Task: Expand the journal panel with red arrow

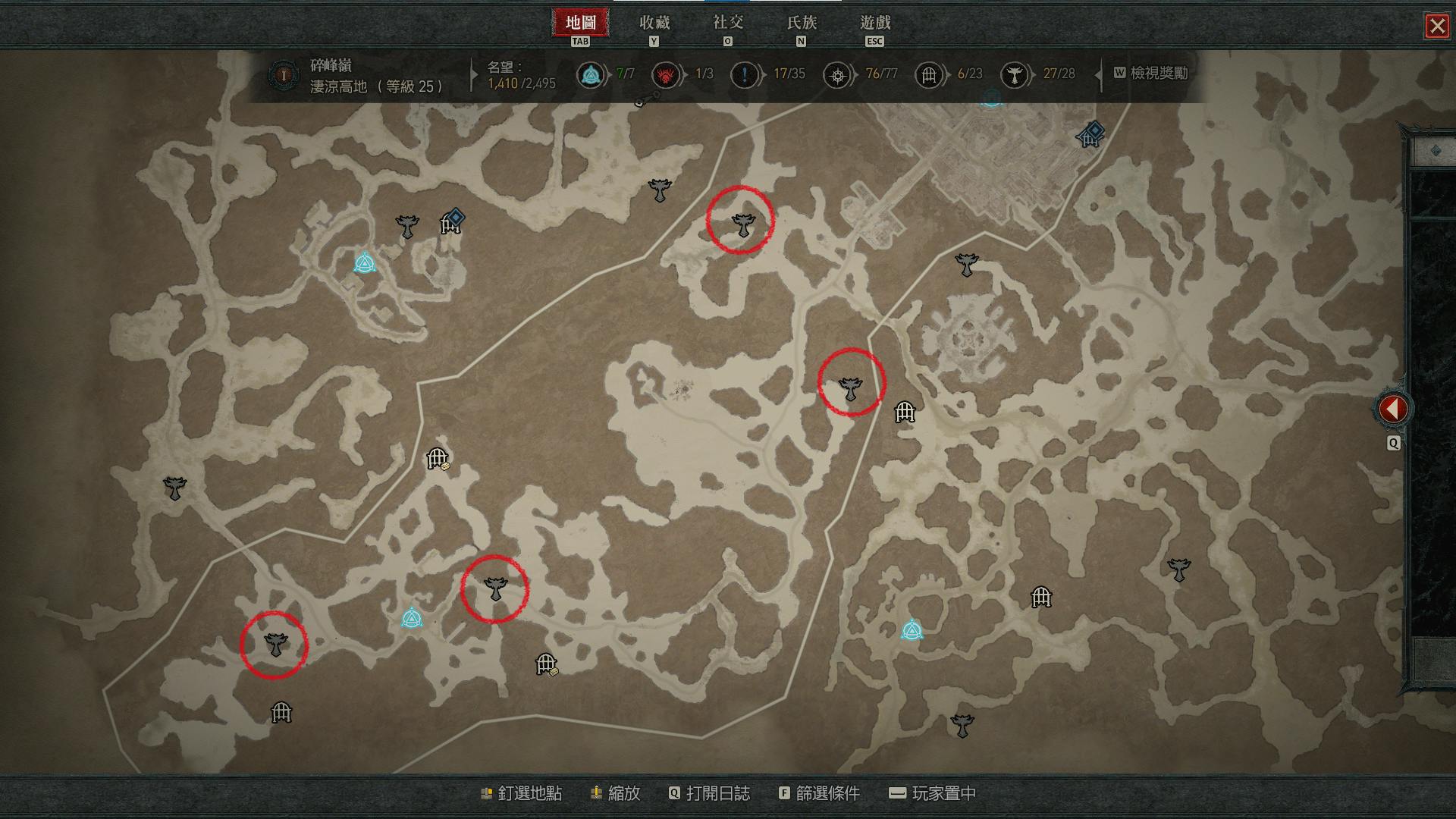Action: point(1393,409)
